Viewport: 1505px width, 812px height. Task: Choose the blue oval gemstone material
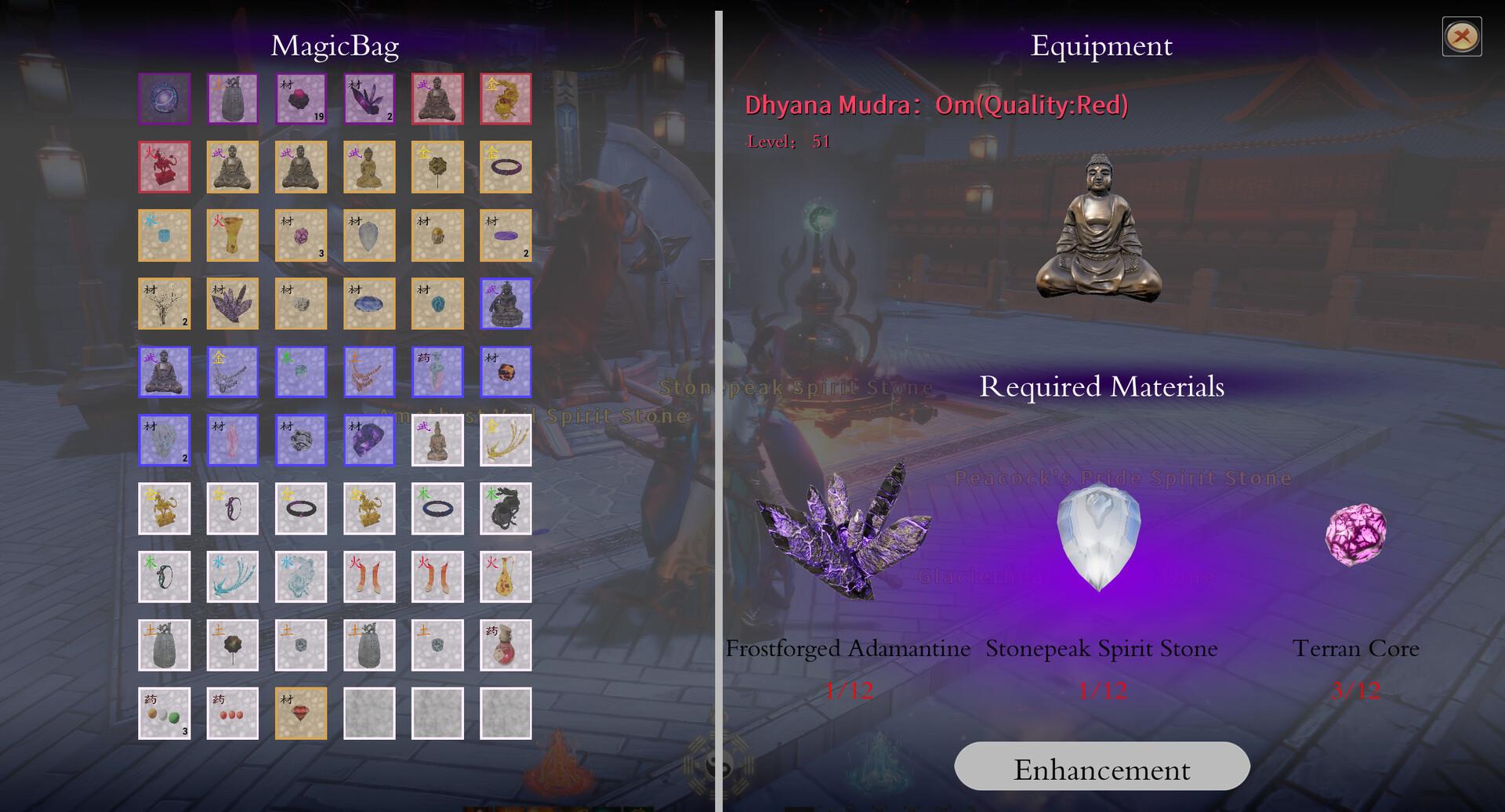tap(369, 303)
